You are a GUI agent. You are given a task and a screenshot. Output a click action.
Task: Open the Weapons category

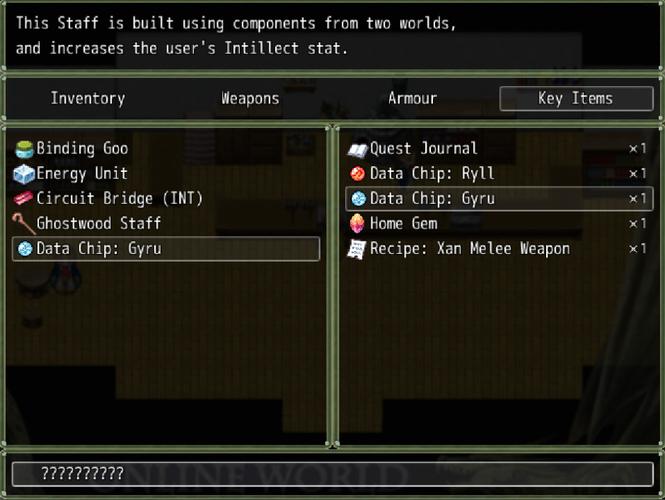(250, 98)
